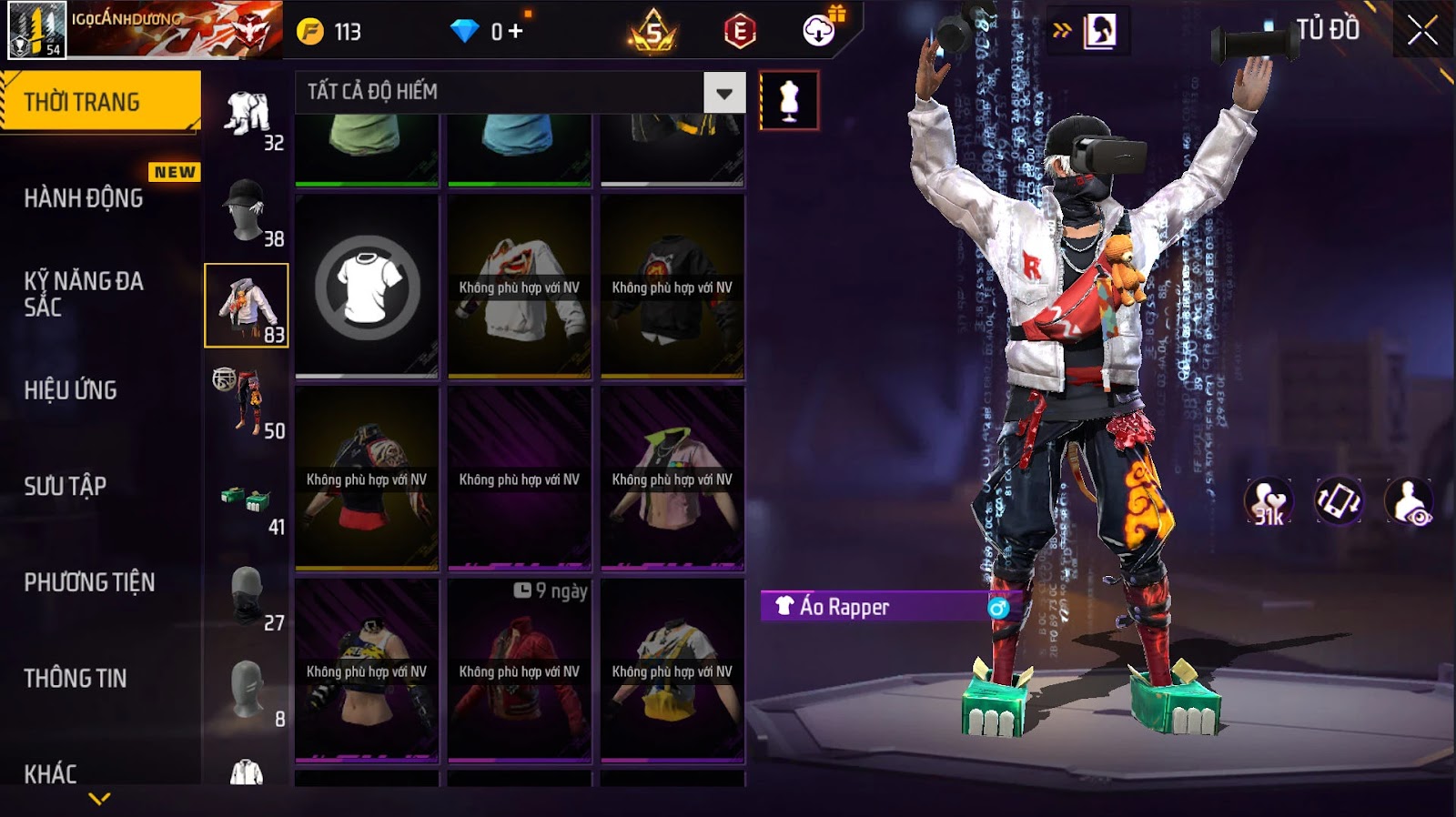Viewport: 1456px width, 817px height.
Task: Choose the red jacket with 9 ngày timer
Action: coord(520,671)
